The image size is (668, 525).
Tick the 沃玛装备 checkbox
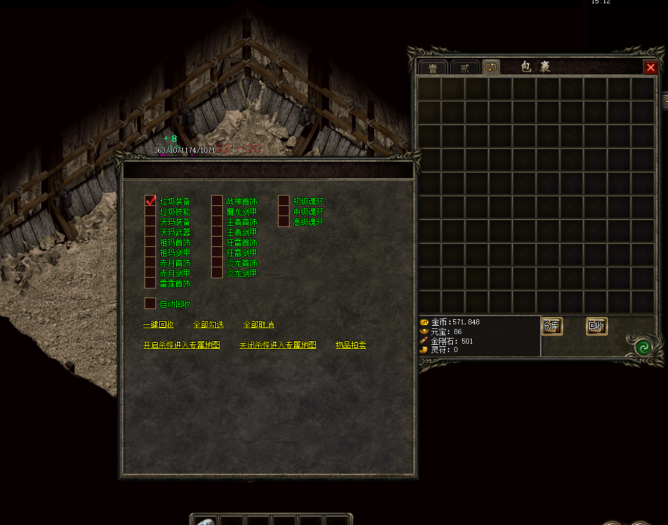151,222
